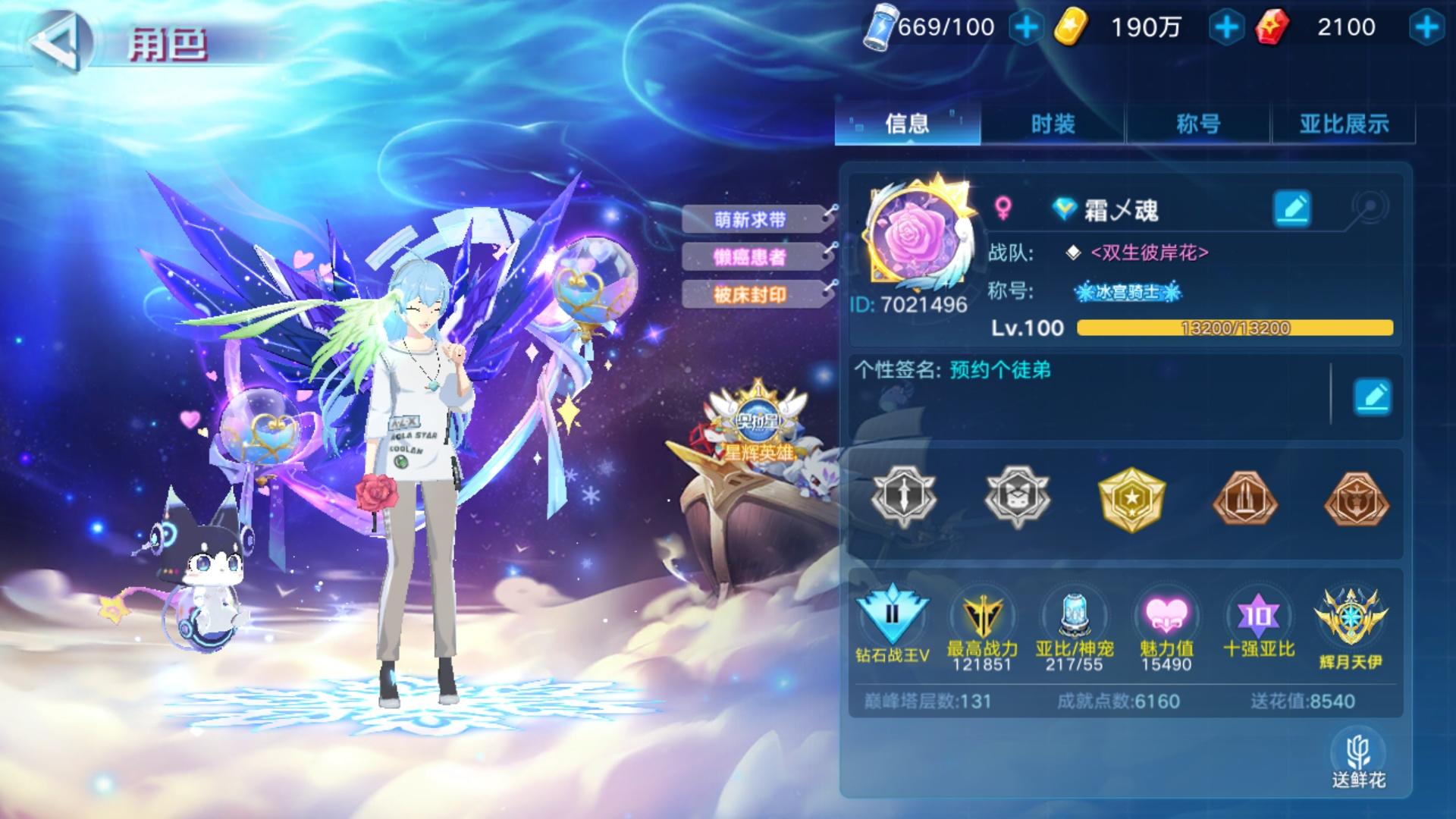Open the 最高战力 power icon

tap(984, 618)
